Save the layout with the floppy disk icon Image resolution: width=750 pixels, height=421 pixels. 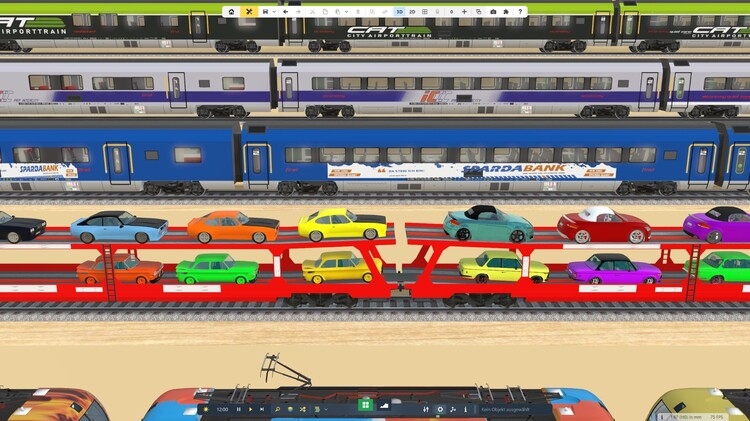[264, 11]
